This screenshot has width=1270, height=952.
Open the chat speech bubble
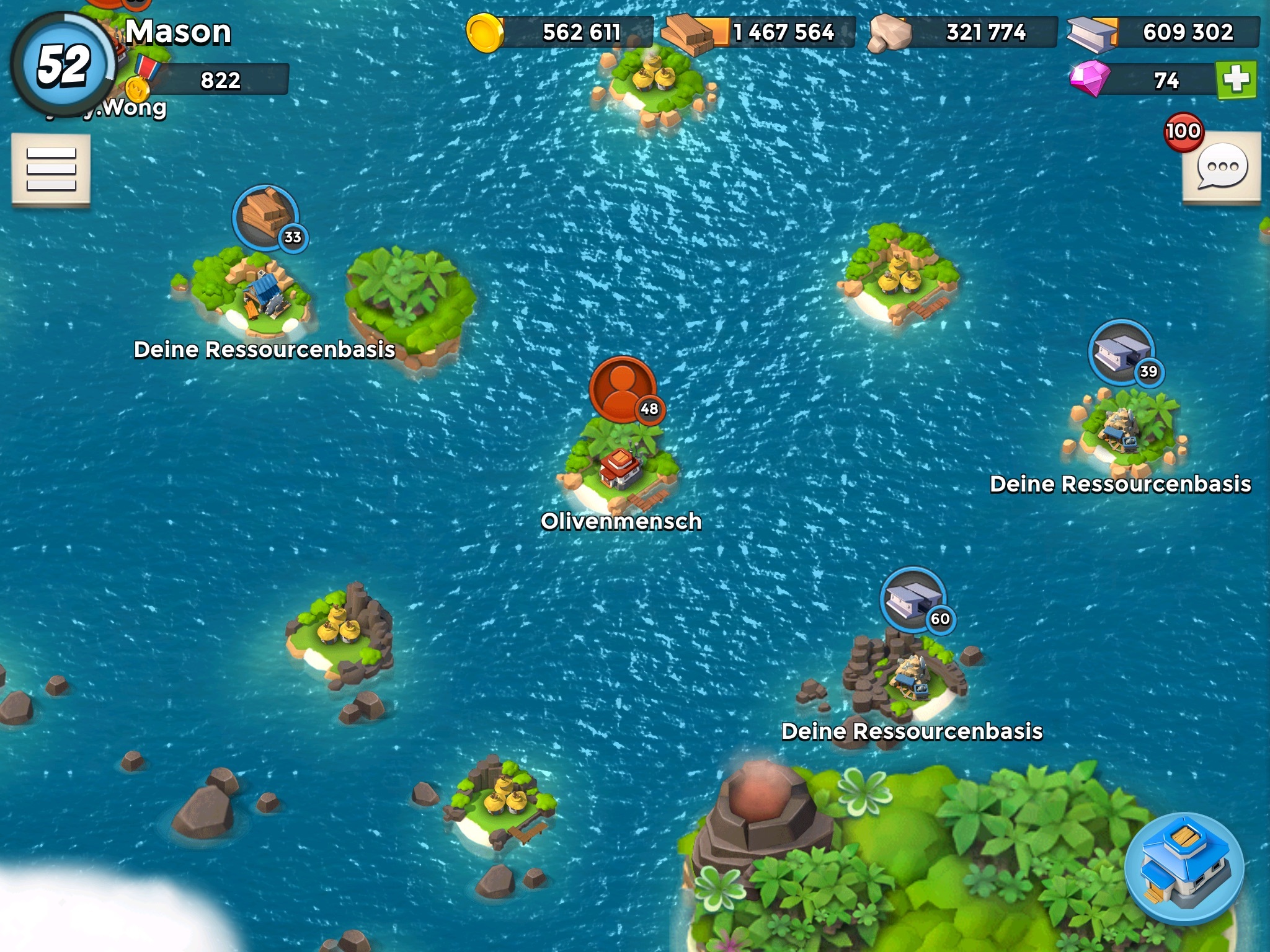[1222, 167]
